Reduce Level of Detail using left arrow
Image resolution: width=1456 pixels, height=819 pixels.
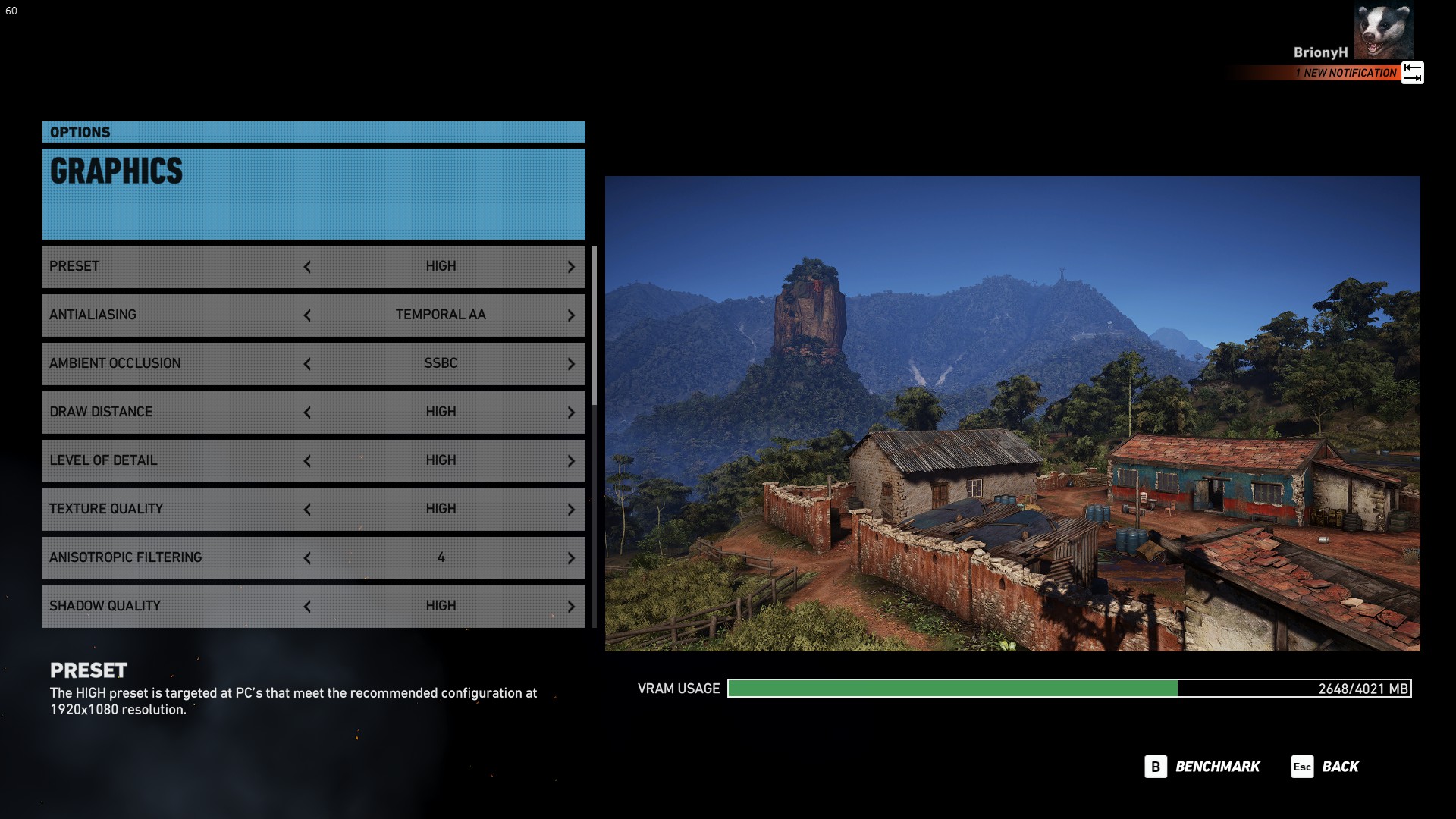(x=307, y=461)
